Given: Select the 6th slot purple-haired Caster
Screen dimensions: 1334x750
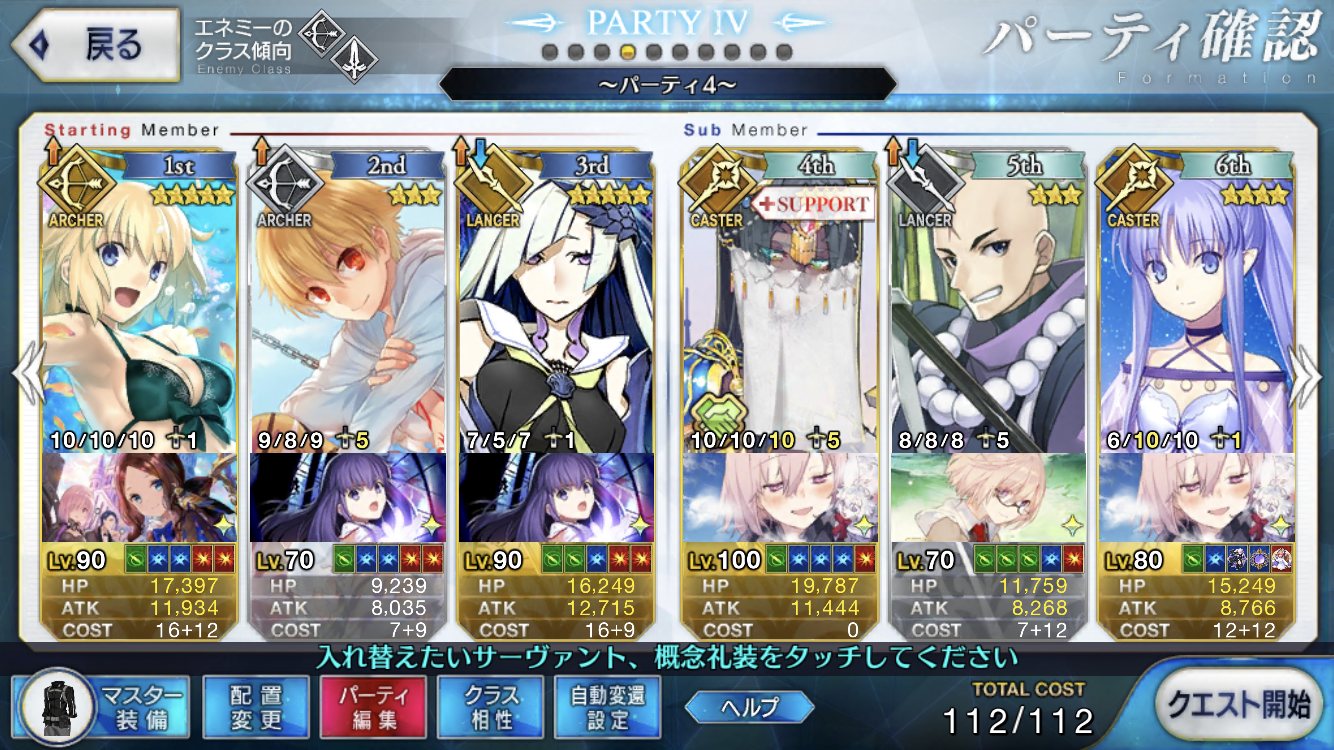Looking at the screenshot, I should click(x=1196, y=310).
